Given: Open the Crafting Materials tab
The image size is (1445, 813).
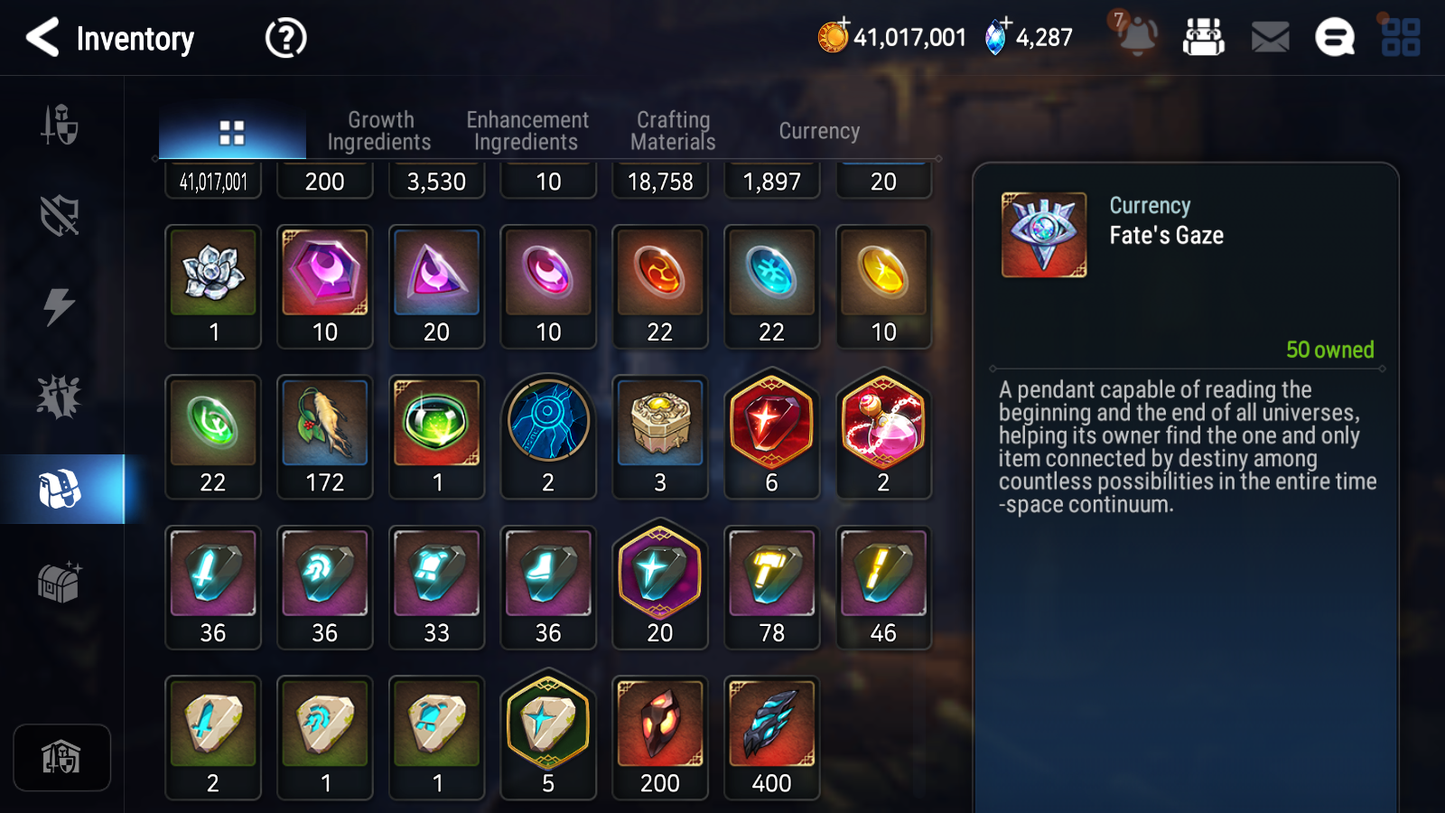Looking at the screenshot, I should click(x=672, y=130).
